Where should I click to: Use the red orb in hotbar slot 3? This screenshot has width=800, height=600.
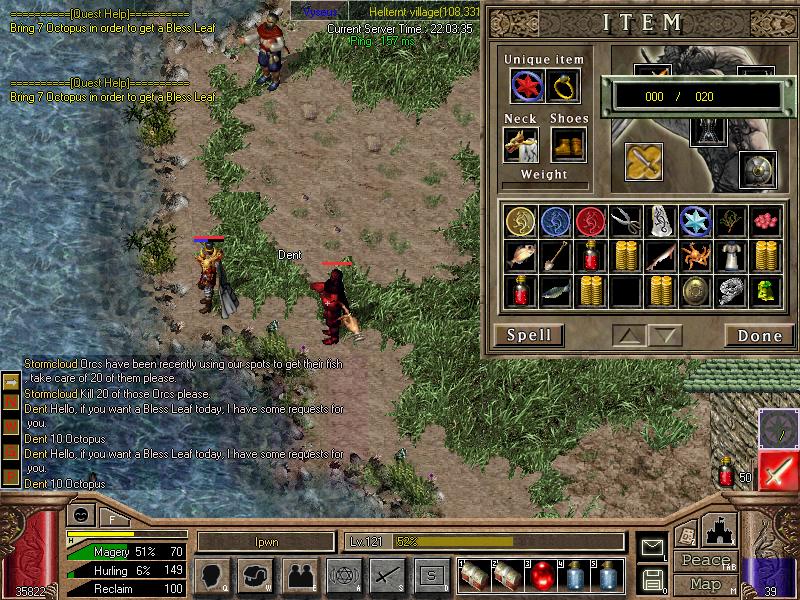540,575
